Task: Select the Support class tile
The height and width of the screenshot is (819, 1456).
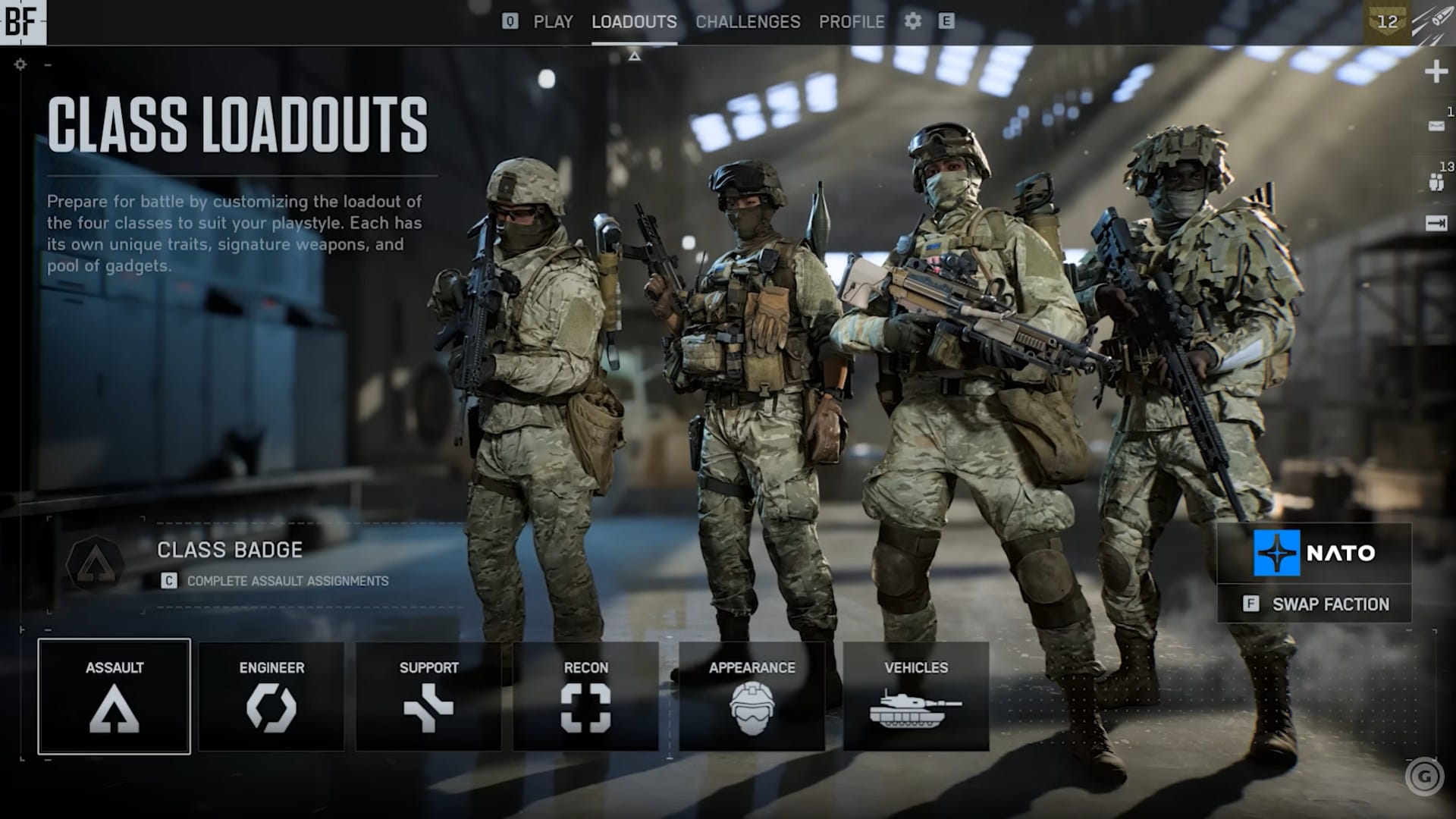Action: pyautogui.click(x=428, y=696)
